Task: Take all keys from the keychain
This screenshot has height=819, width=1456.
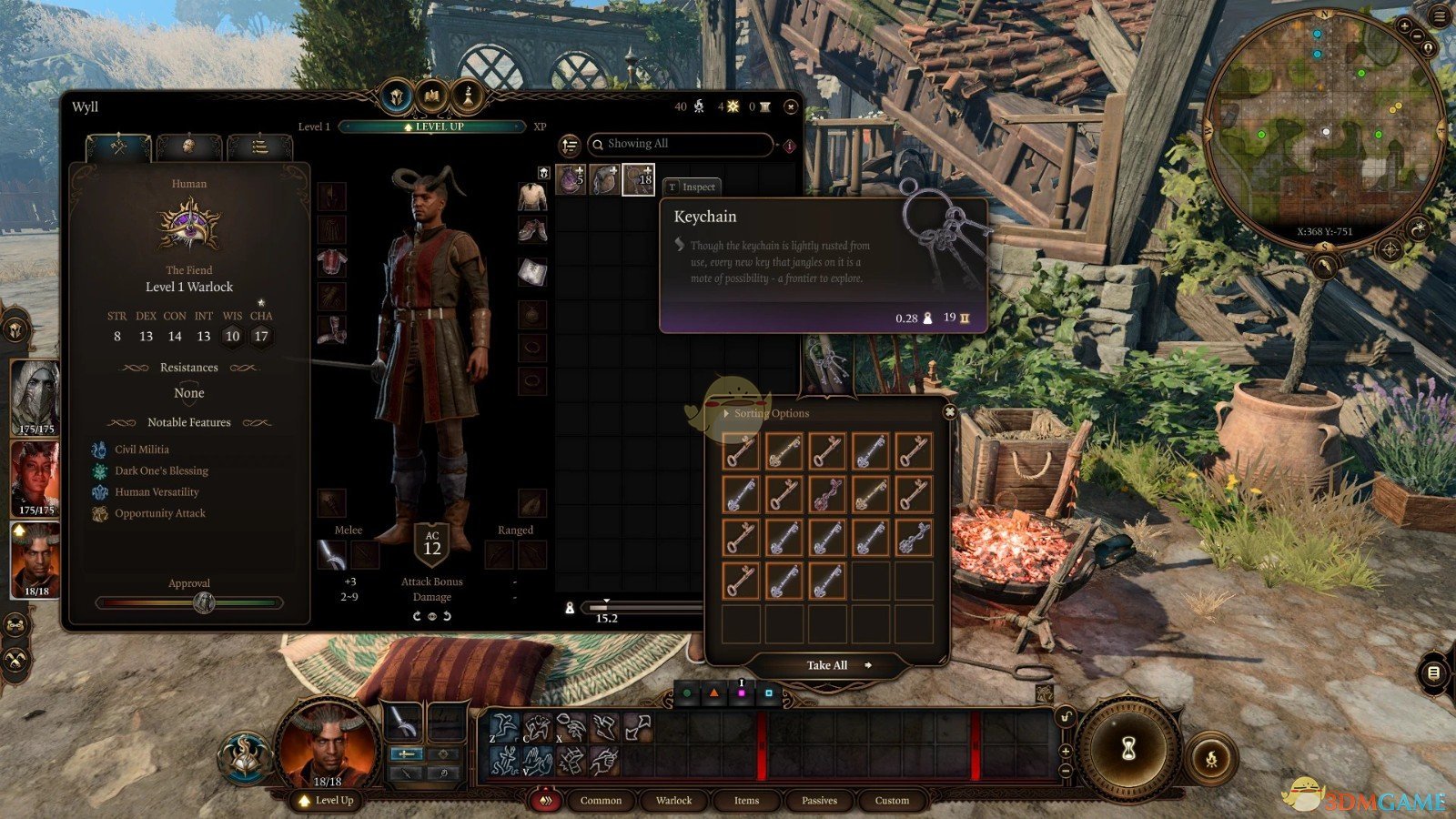Action: [x=827, y=665]
